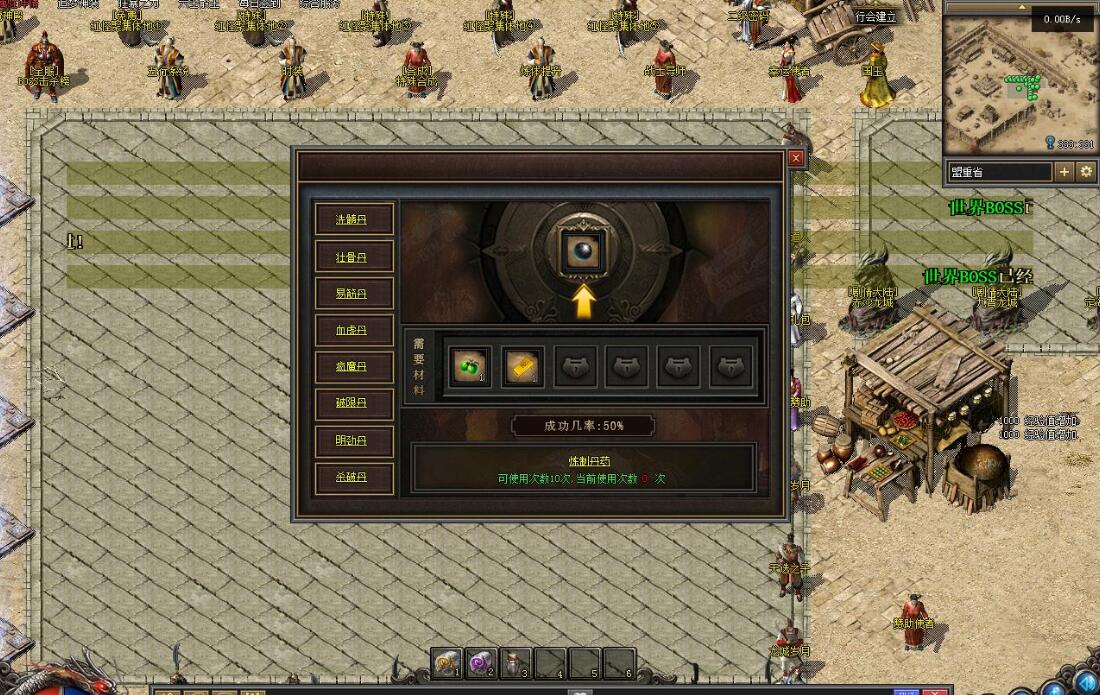Click the 炼制丹药 refine link
The image size is (1100, 695).
pos(583,461)
